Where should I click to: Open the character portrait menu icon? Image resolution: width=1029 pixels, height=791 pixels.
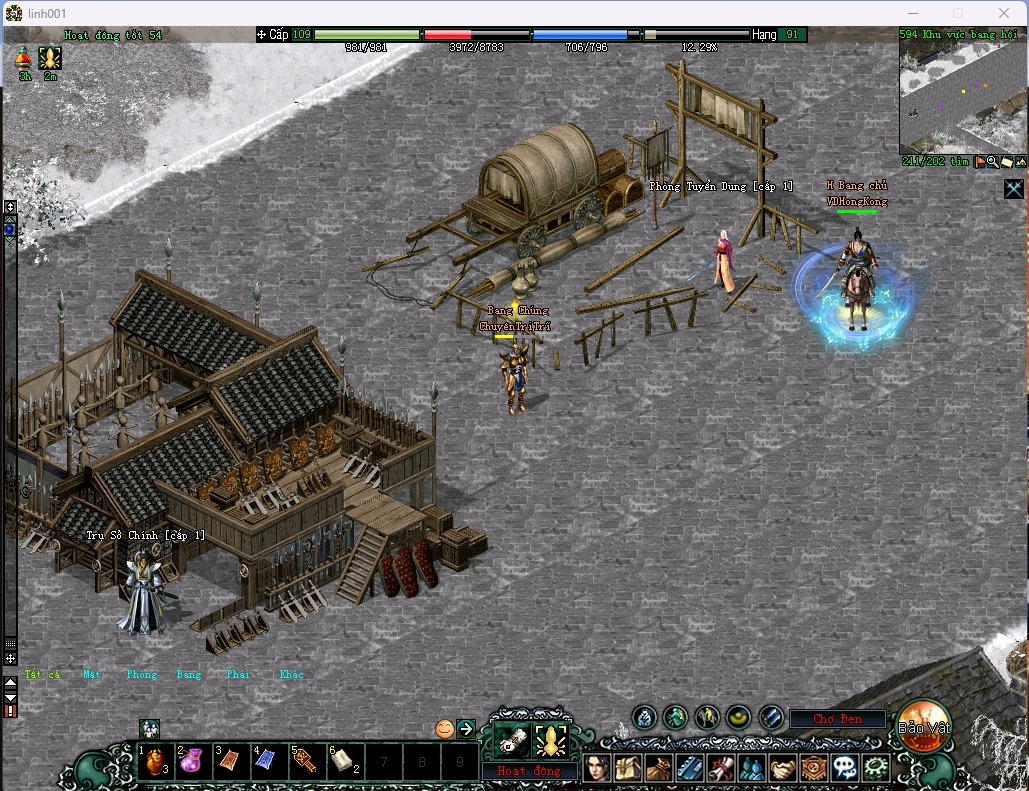[x=597, y=768]
